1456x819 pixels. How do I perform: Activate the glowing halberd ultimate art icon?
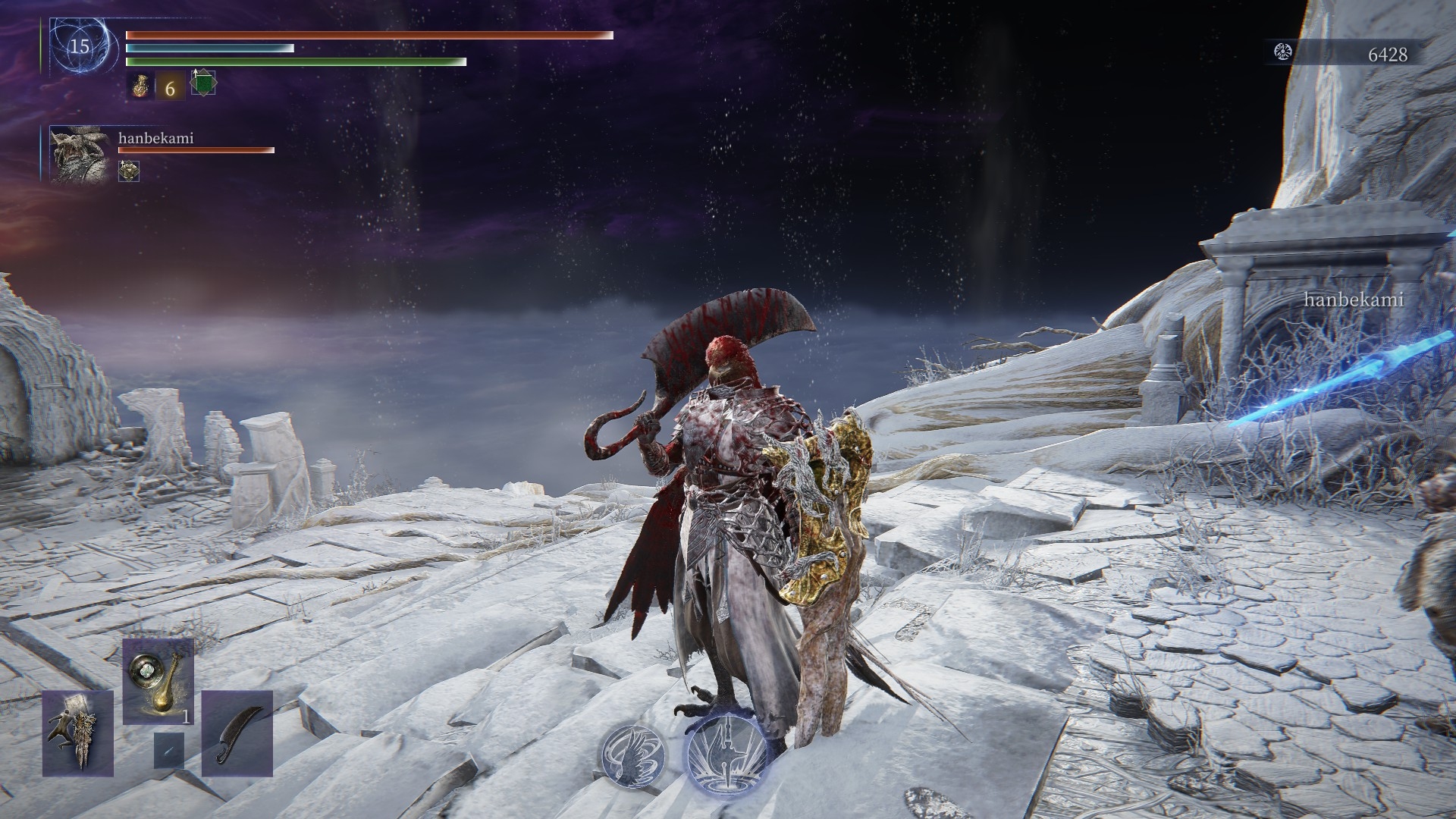click(726, 754)
